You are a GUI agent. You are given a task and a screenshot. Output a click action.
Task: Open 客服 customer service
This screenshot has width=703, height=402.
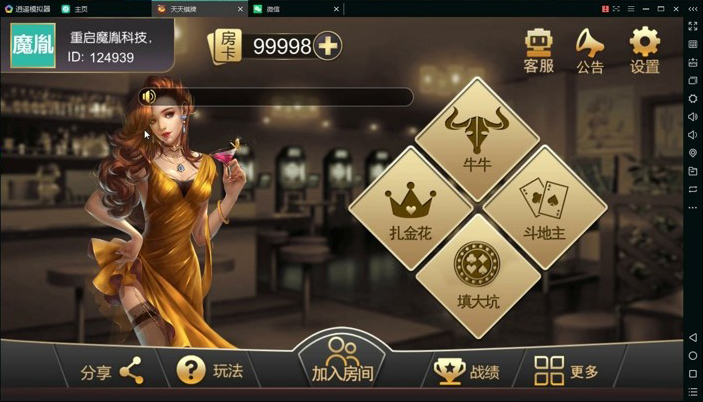(538, 50)
